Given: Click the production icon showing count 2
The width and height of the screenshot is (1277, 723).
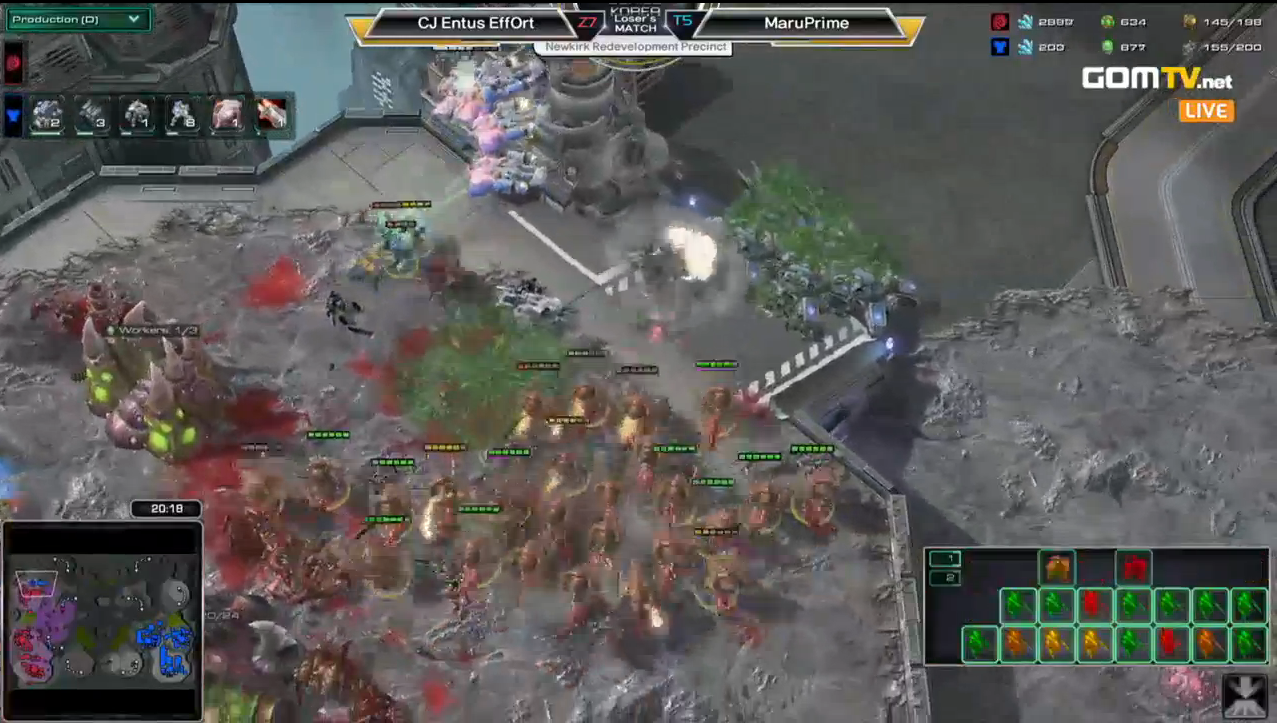Looking at the screenshot, I should (x=46, y=115).
